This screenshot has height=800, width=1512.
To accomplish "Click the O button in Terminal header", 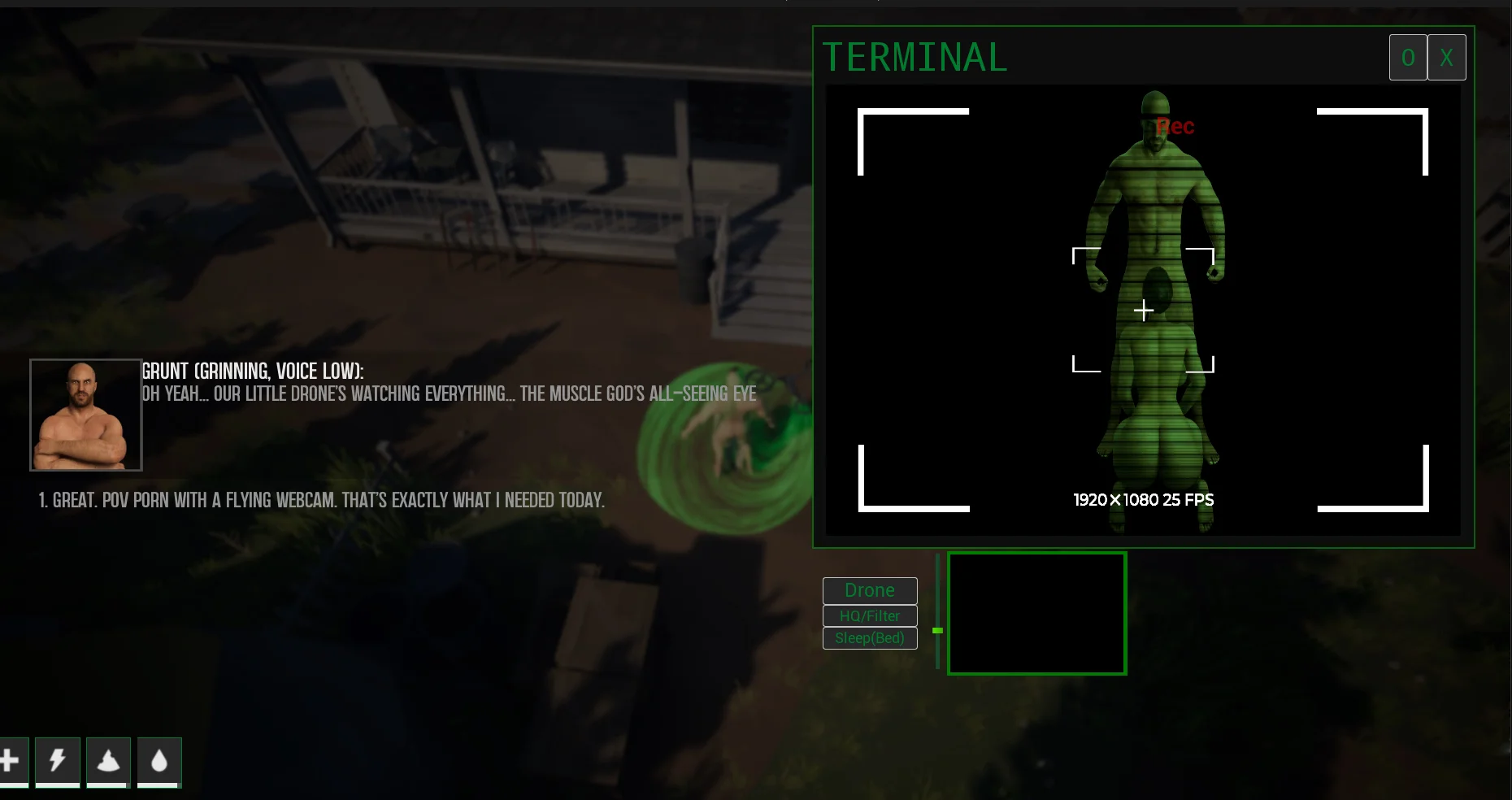I will click(1408, 58).
